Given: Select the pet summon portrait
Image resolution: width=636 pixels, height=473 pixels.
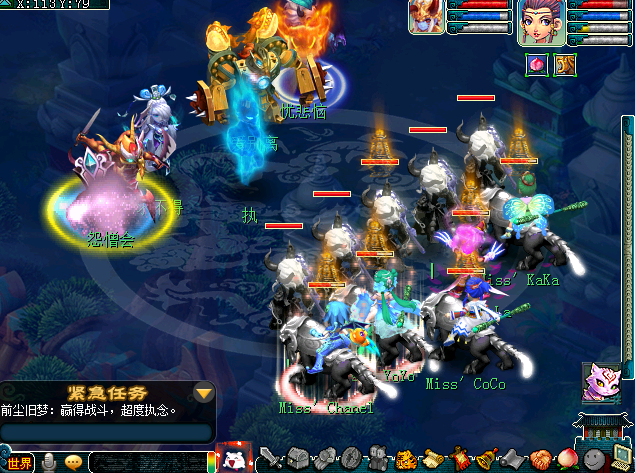Looking at the screenshot, I should pyautogui.click(x=427, y=18).
